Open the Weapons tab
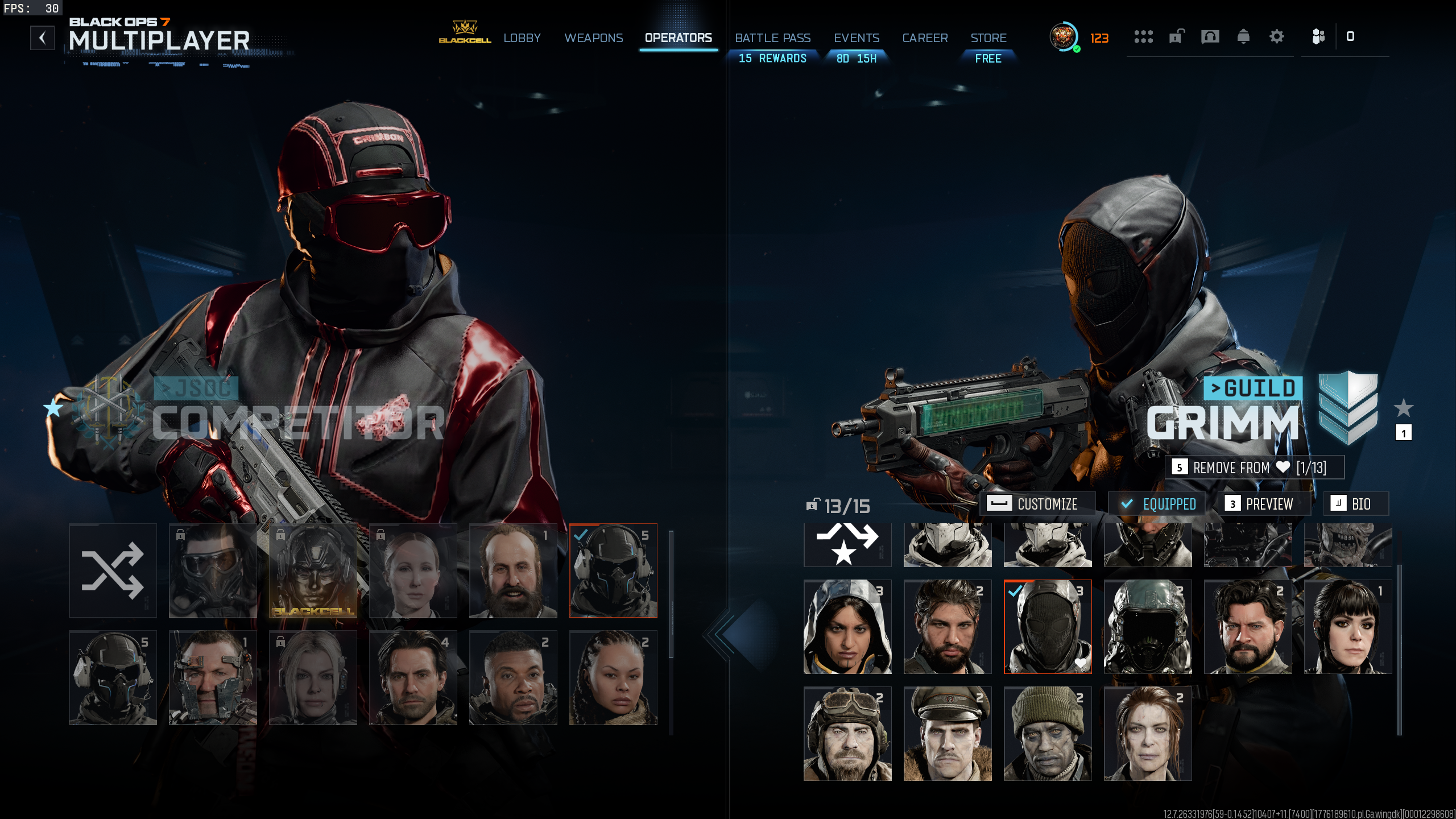 pos(593,38)
